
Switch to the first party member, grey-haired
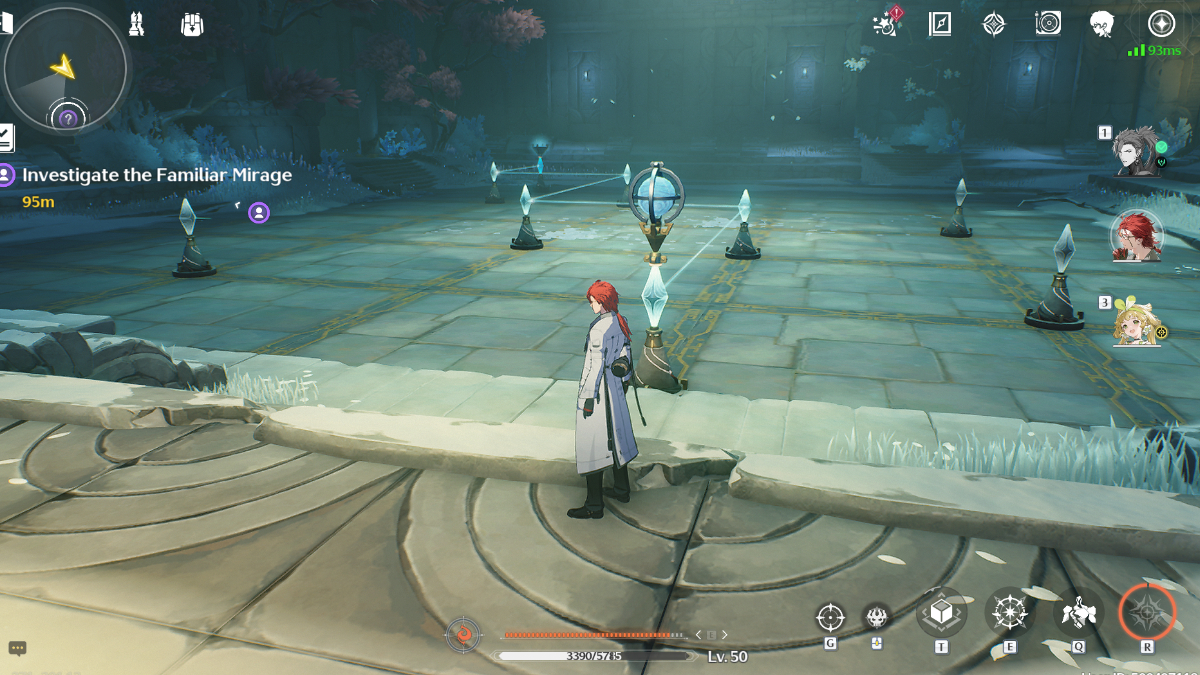pyautogui.click(x=1136, y=151)
